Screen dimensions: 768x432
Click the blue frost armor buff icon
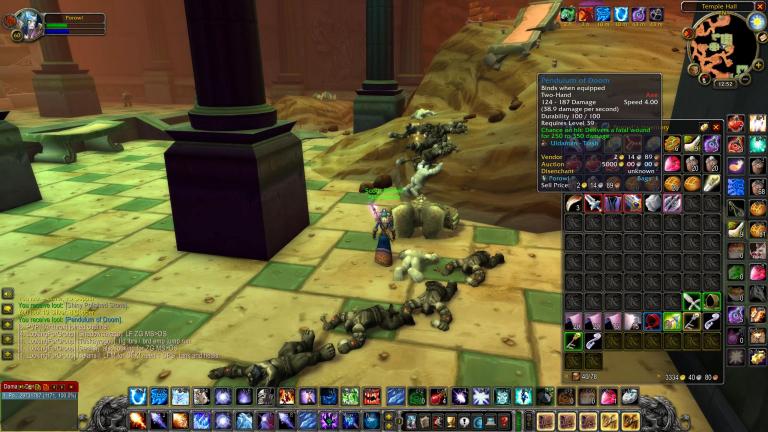(x=603, y=14)
